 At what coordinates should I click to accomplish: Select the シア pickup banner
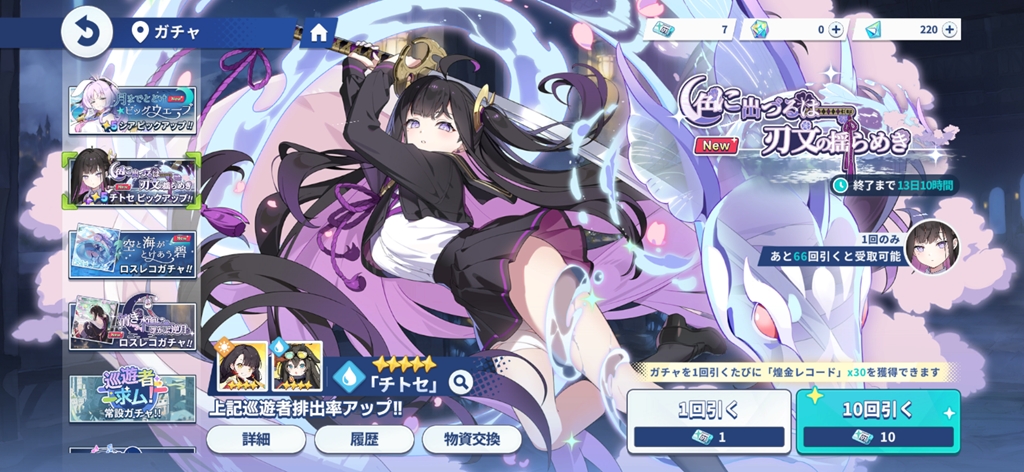click(132, 110)
